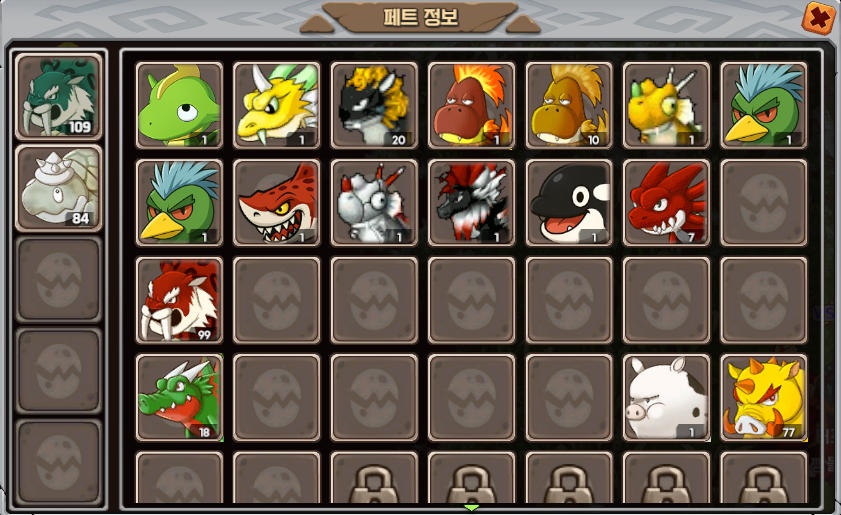Pick the white pig pet
Image resolution: width=841 pixels, height=515 pixels.
tap(666, 397)
